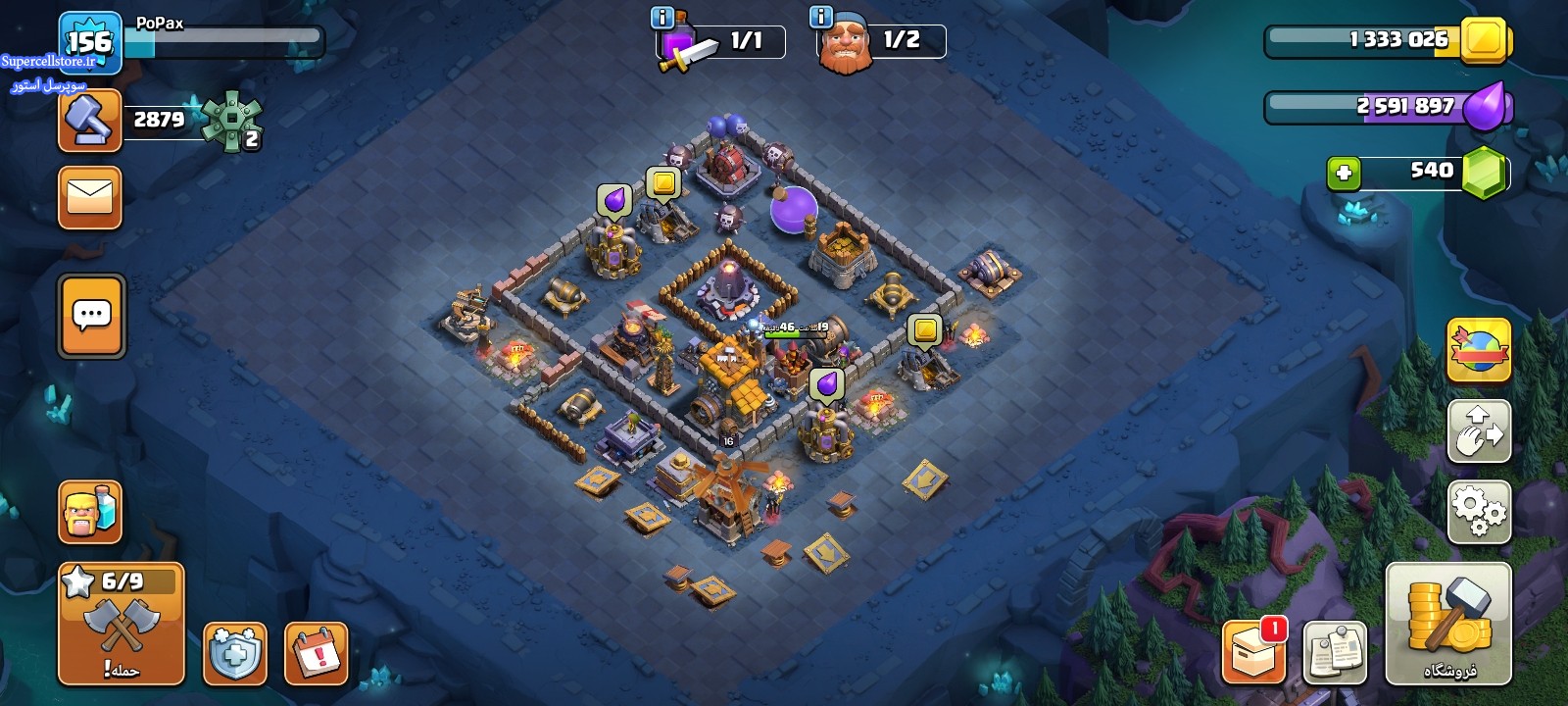Open the clipboard notes button
Screen dimensions: 1568x706
point(1335,652)
